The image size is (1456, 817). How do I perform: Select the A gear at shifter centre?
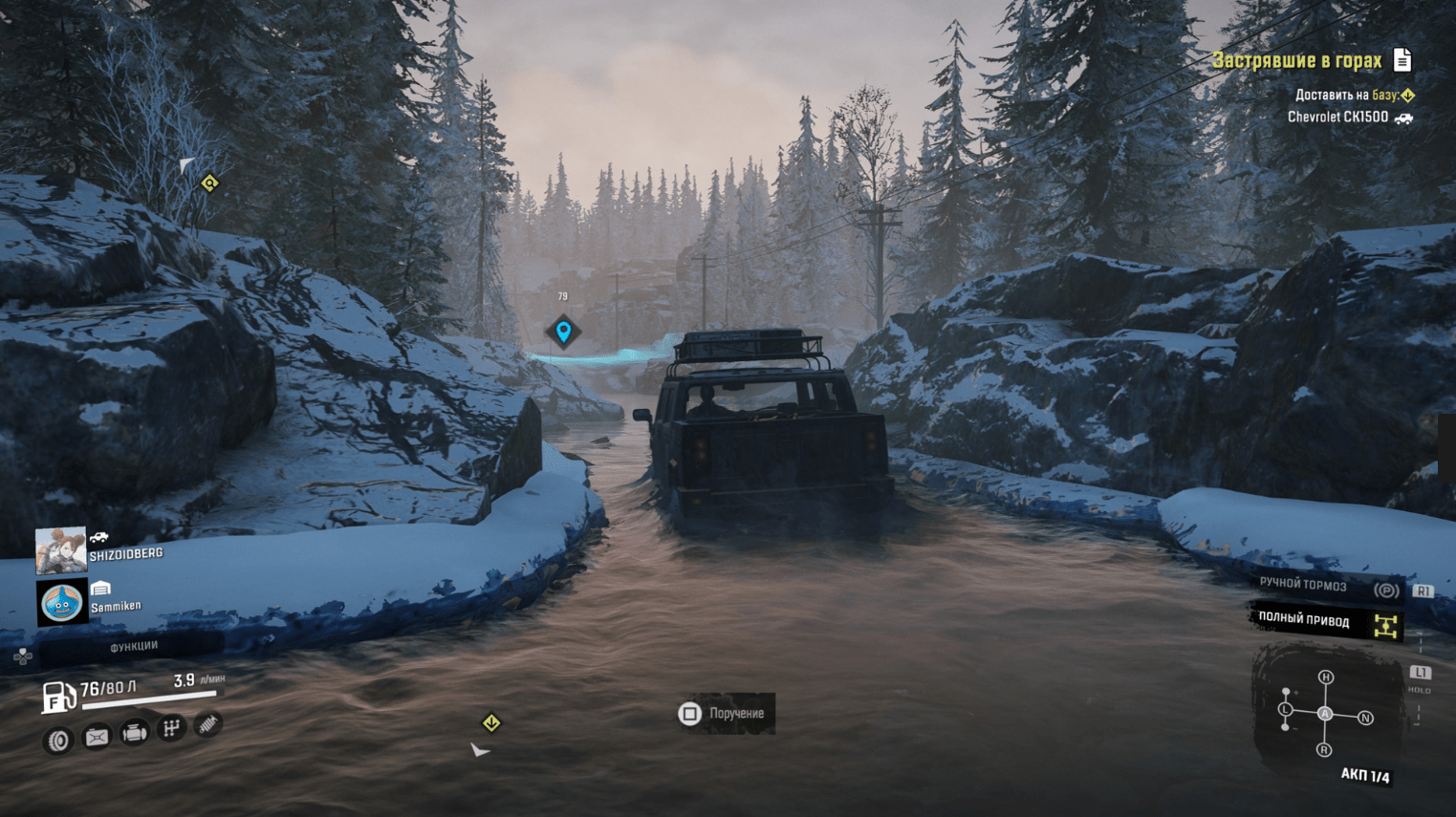1325,714
